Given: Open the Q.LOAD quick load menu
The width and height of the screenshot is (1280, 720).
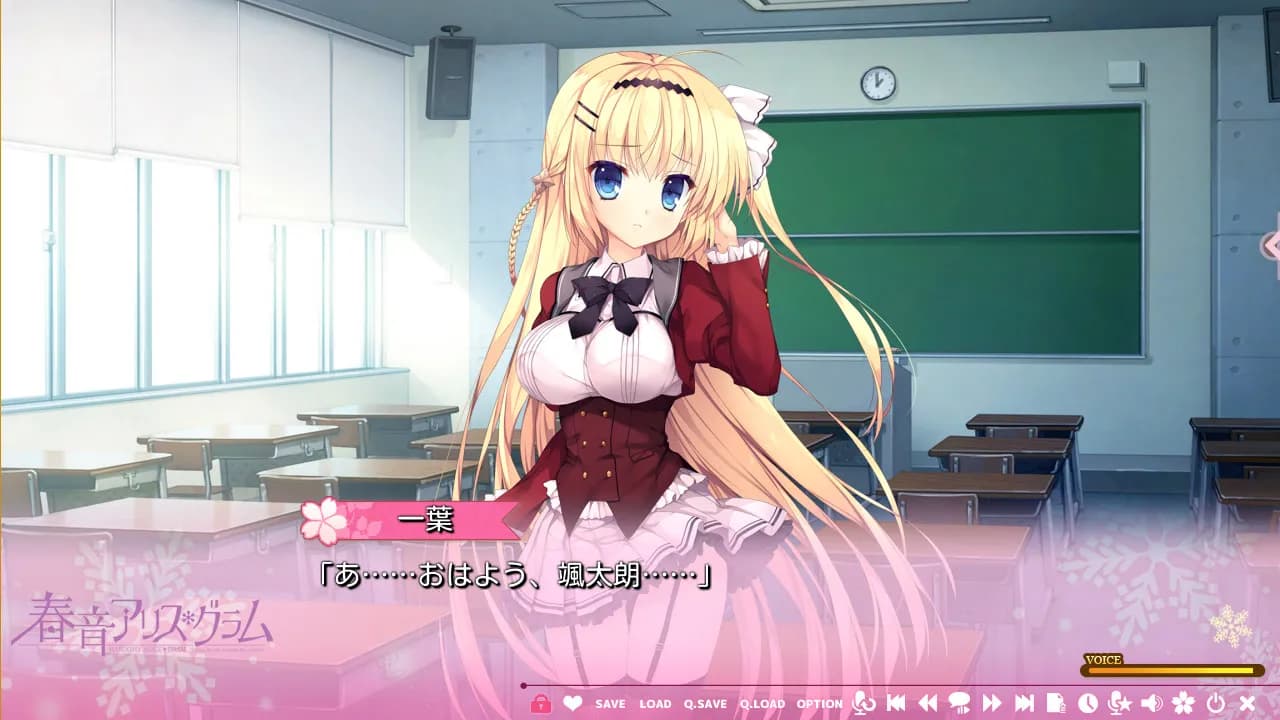Looking at the screenshot, I should tap(760, 704).
